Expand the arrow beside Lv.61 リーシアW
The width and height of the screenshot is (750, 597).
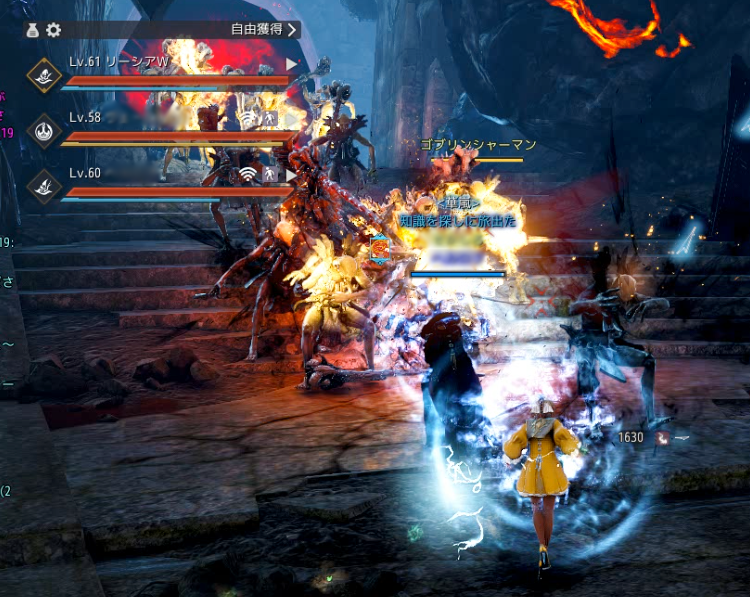click(292, 64)
